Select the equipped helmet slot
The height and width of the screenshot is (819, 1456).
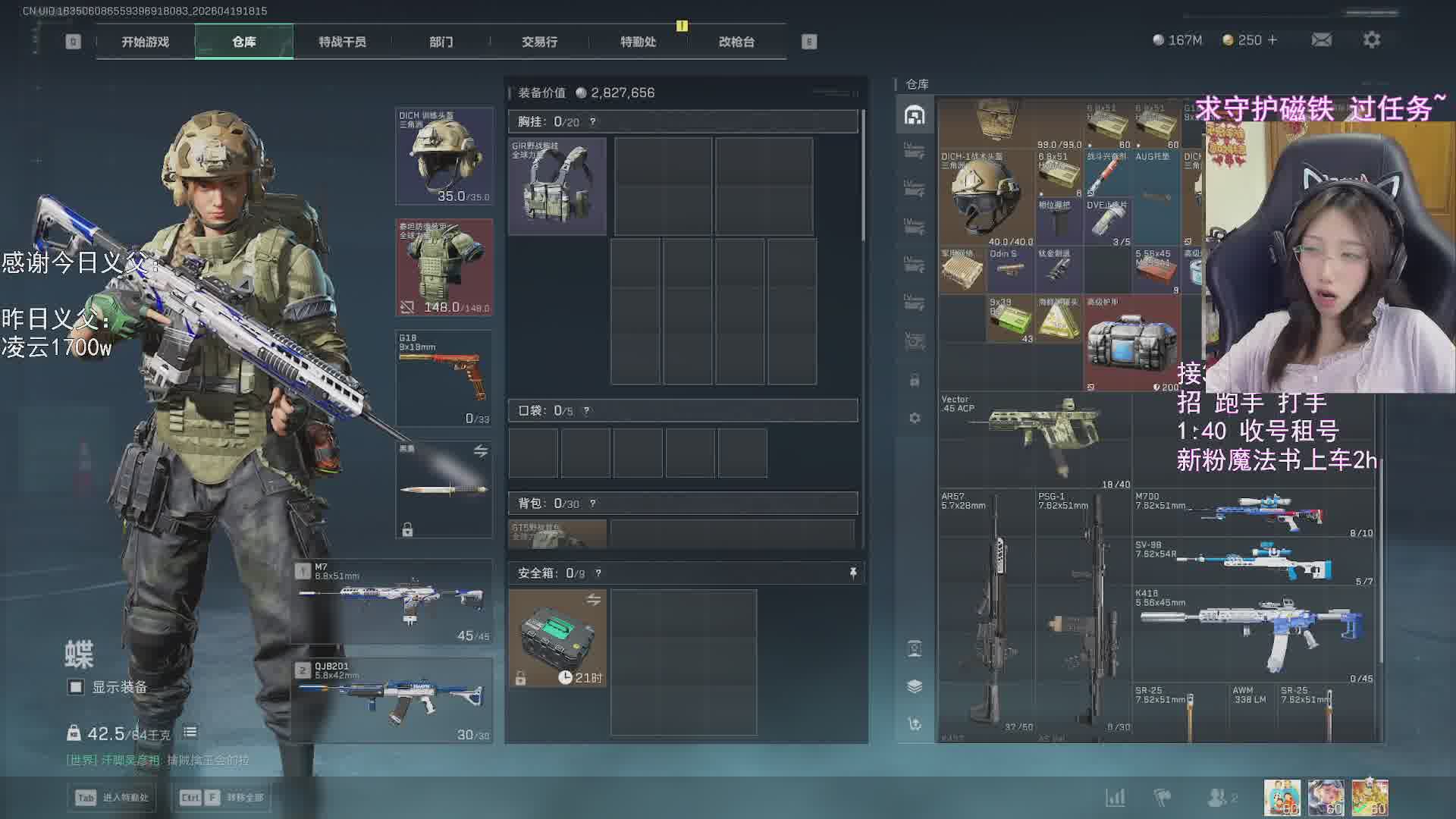coord(444,156)
